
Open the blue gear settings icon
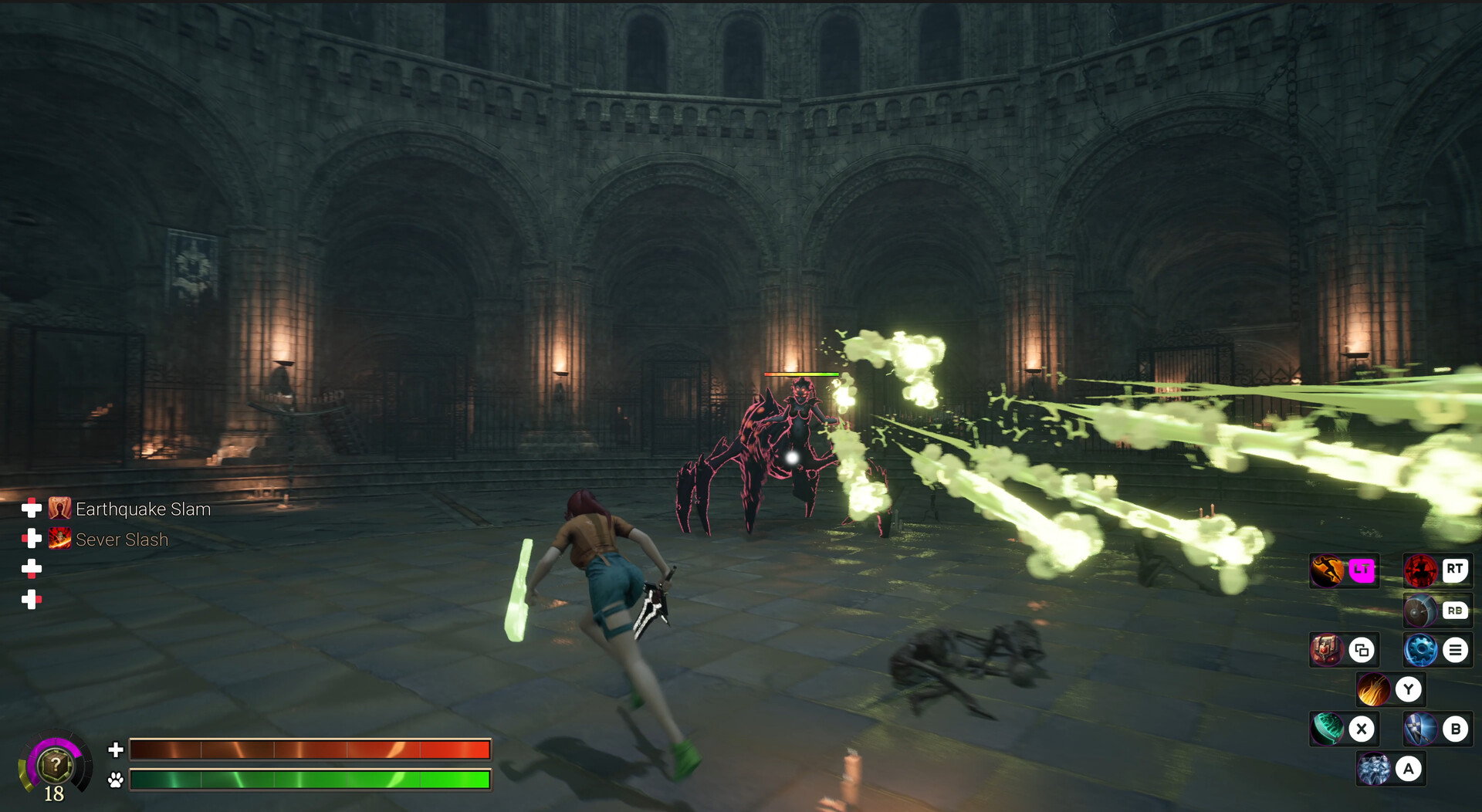pos(1420,650)
